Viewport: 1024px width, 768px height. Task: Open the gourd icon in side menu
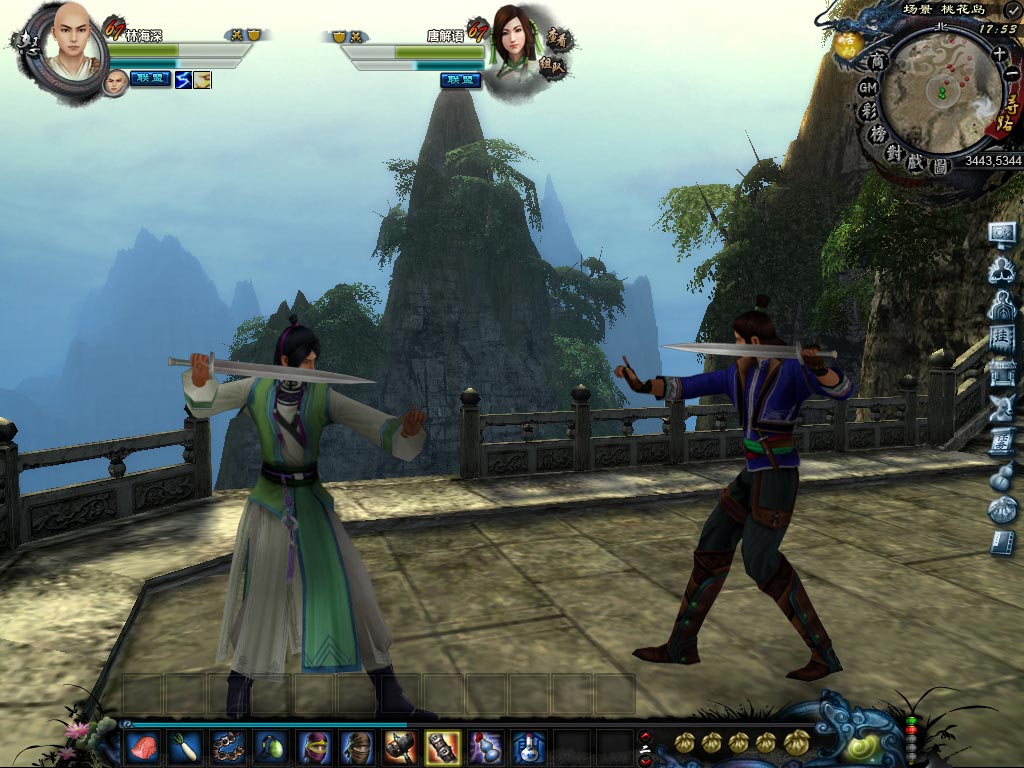(x=1001, y=477)
